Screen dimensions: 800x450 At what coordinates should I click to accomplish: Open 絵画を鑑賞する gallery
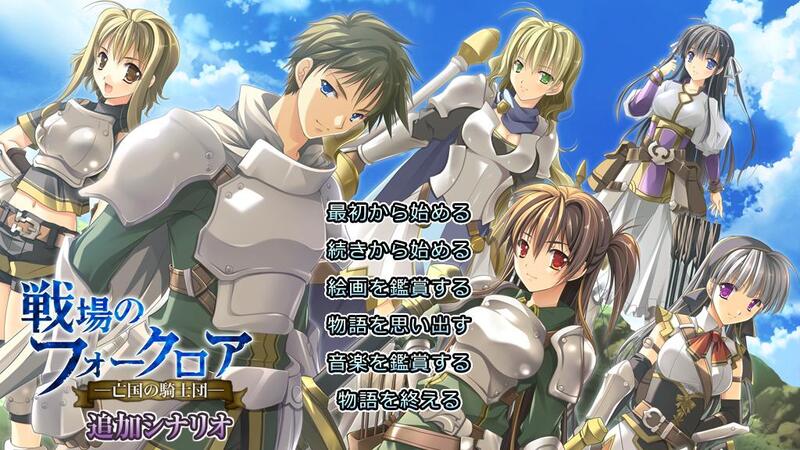click(x=399, y=288)
